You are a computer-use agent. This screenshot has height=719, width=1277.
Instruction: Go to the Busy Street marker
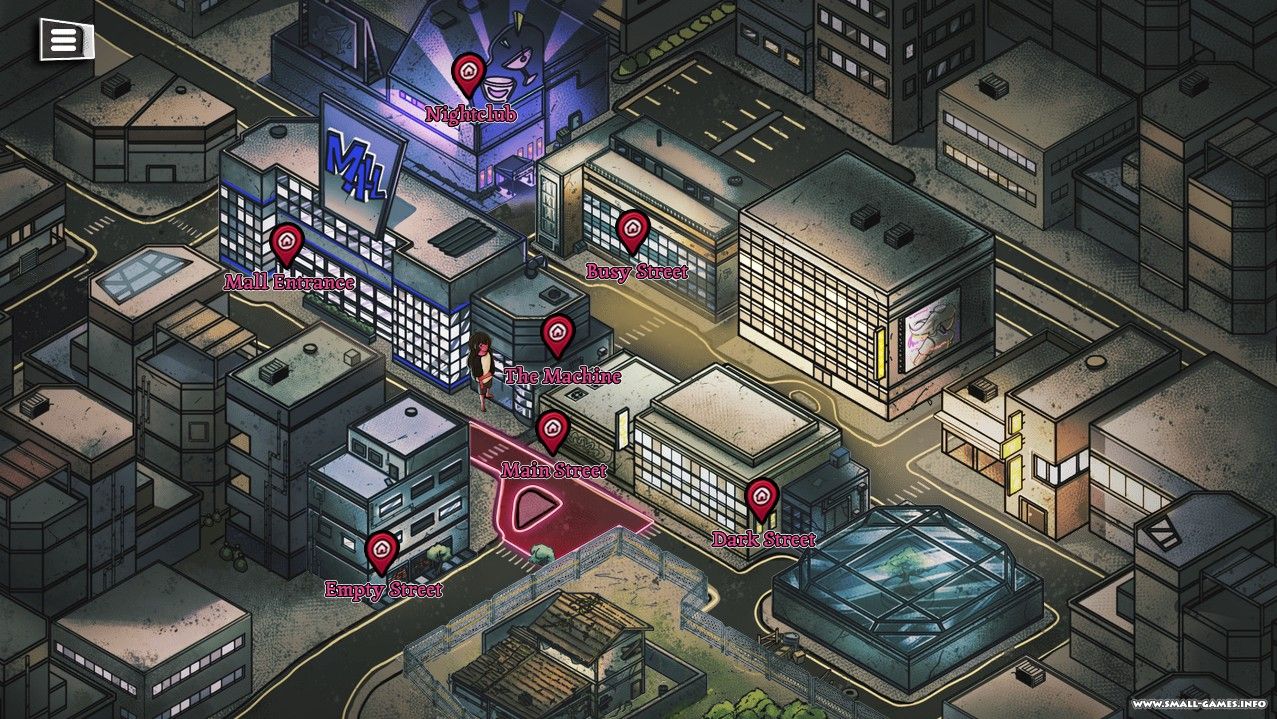point(630,230)
